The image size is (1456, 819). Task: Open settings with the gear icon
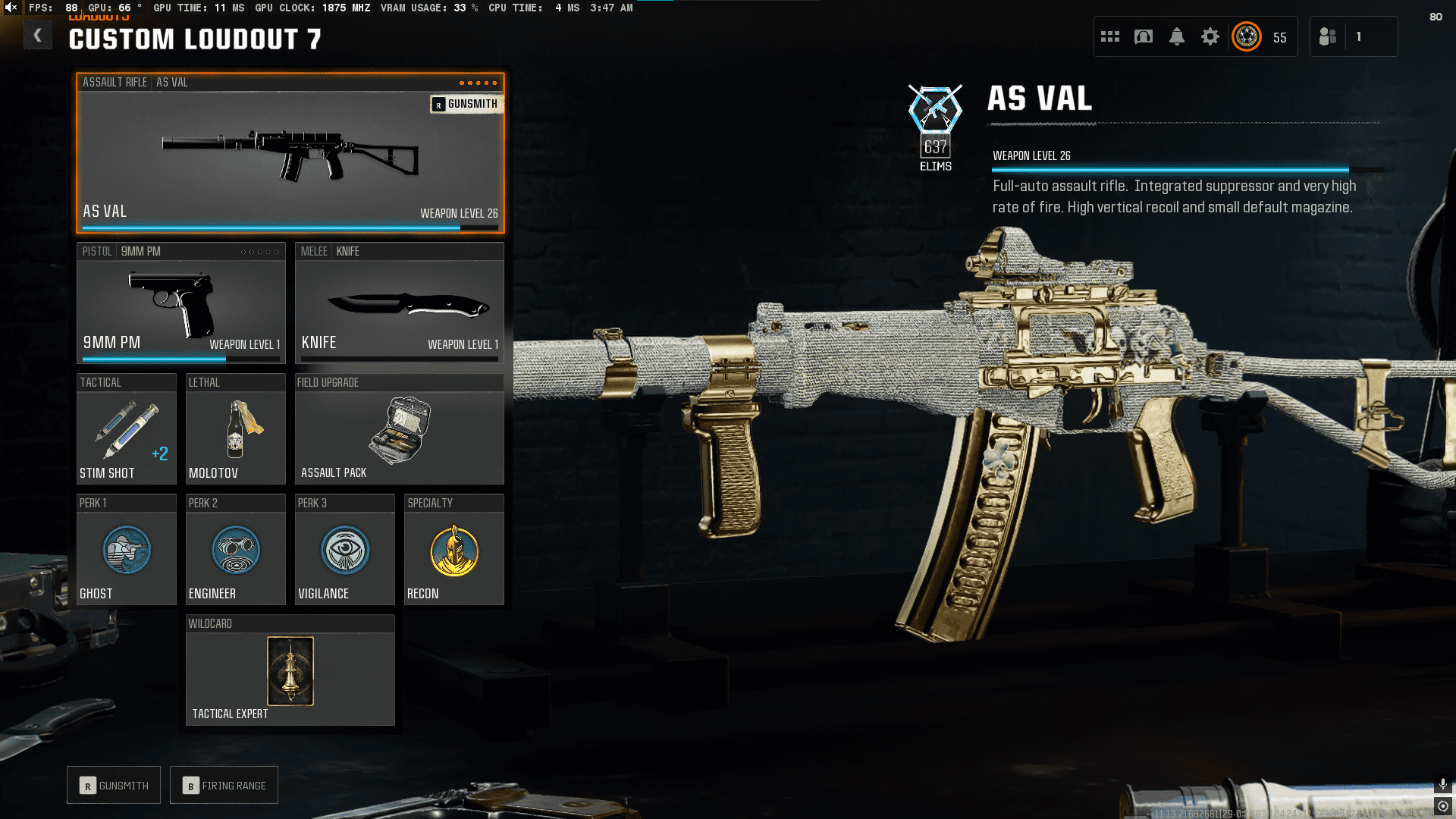(1210, 36)
